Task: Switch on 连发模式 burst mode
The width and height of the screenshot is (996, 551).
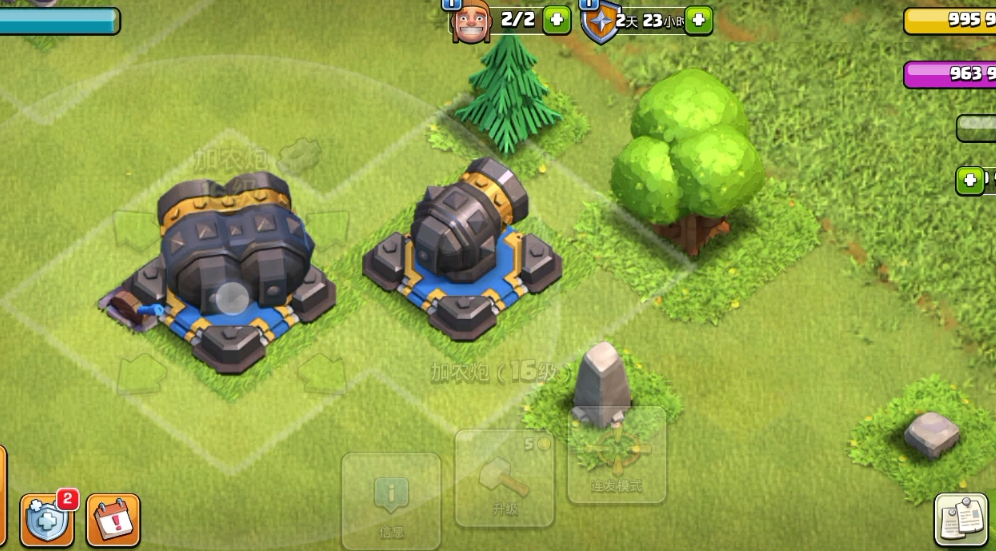Action: click(616, 454)
